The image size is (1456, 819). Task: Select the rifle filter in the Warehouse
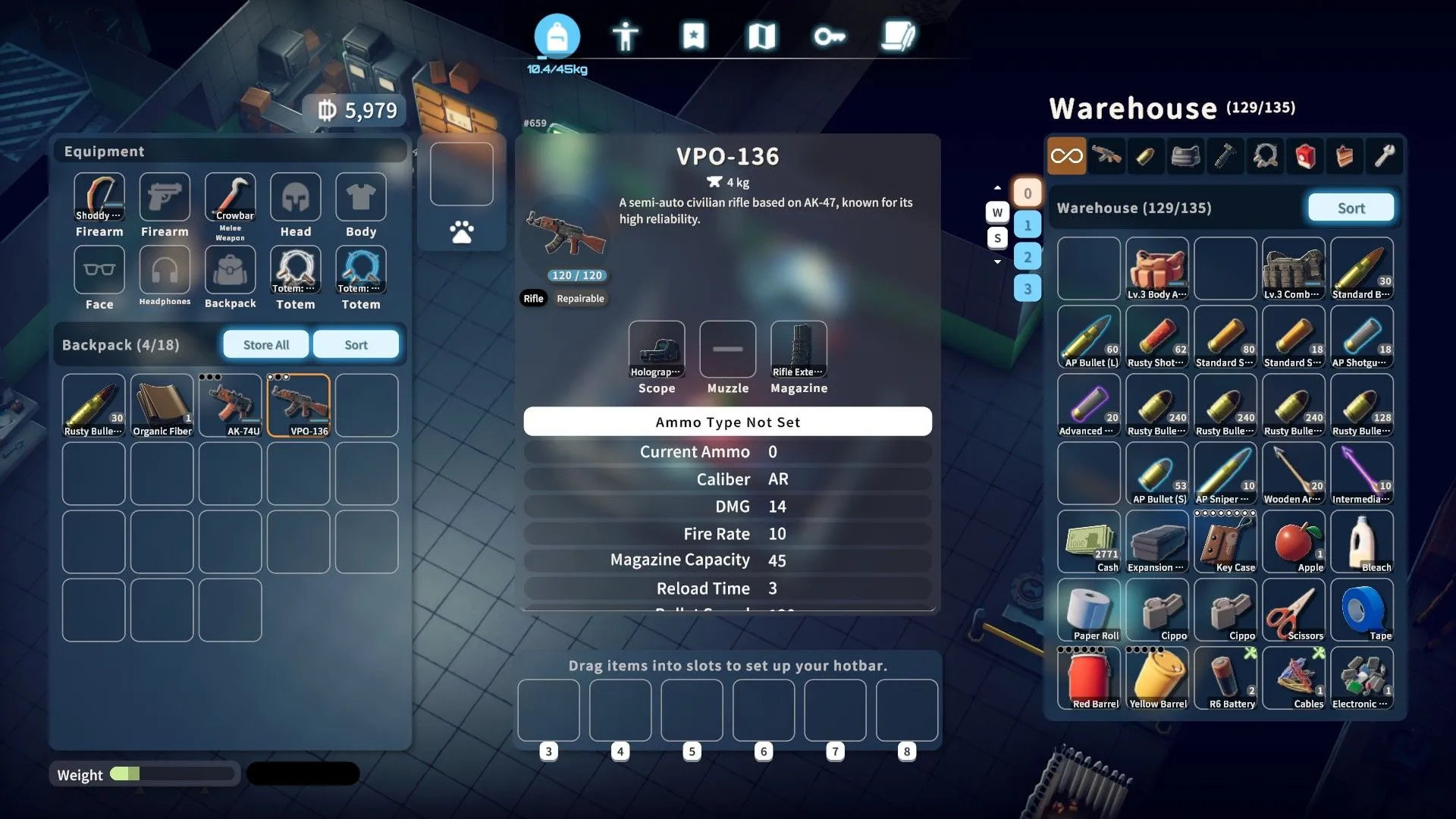coord(1106,155)
